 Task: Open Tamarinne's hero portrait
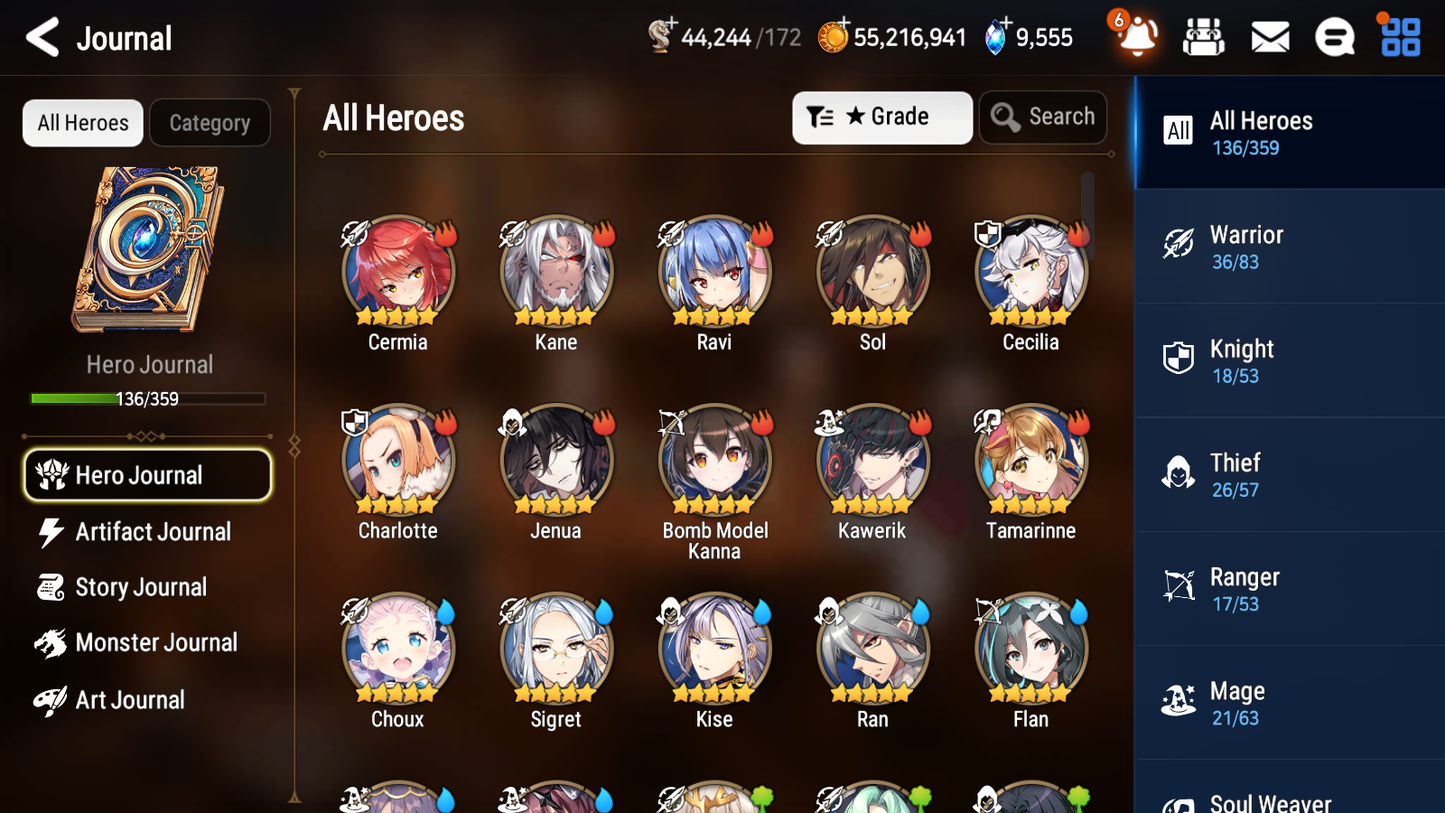click(x=1030, y=460)
